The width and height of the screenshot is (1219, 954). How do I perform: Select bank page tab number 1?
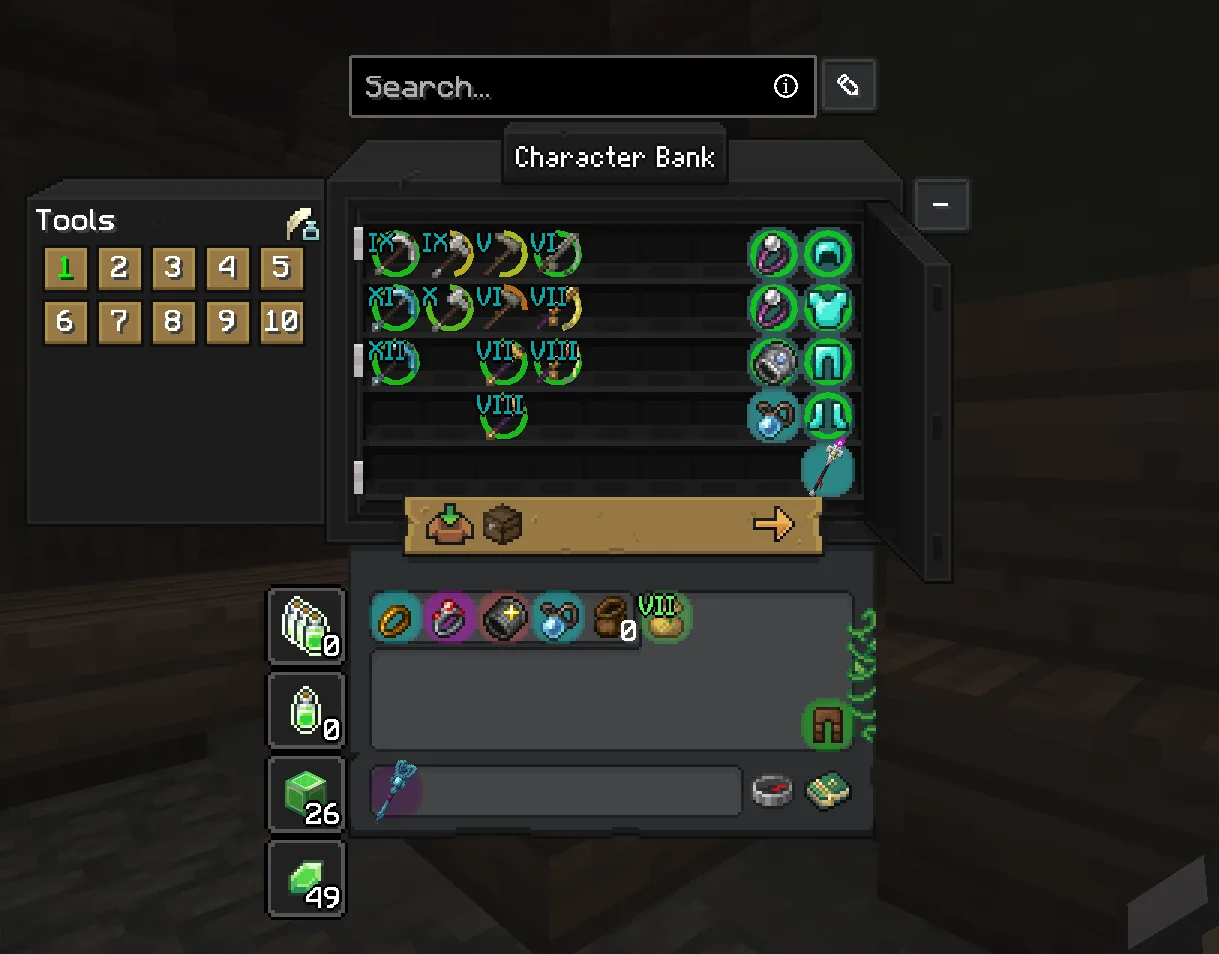pos(66,268)
